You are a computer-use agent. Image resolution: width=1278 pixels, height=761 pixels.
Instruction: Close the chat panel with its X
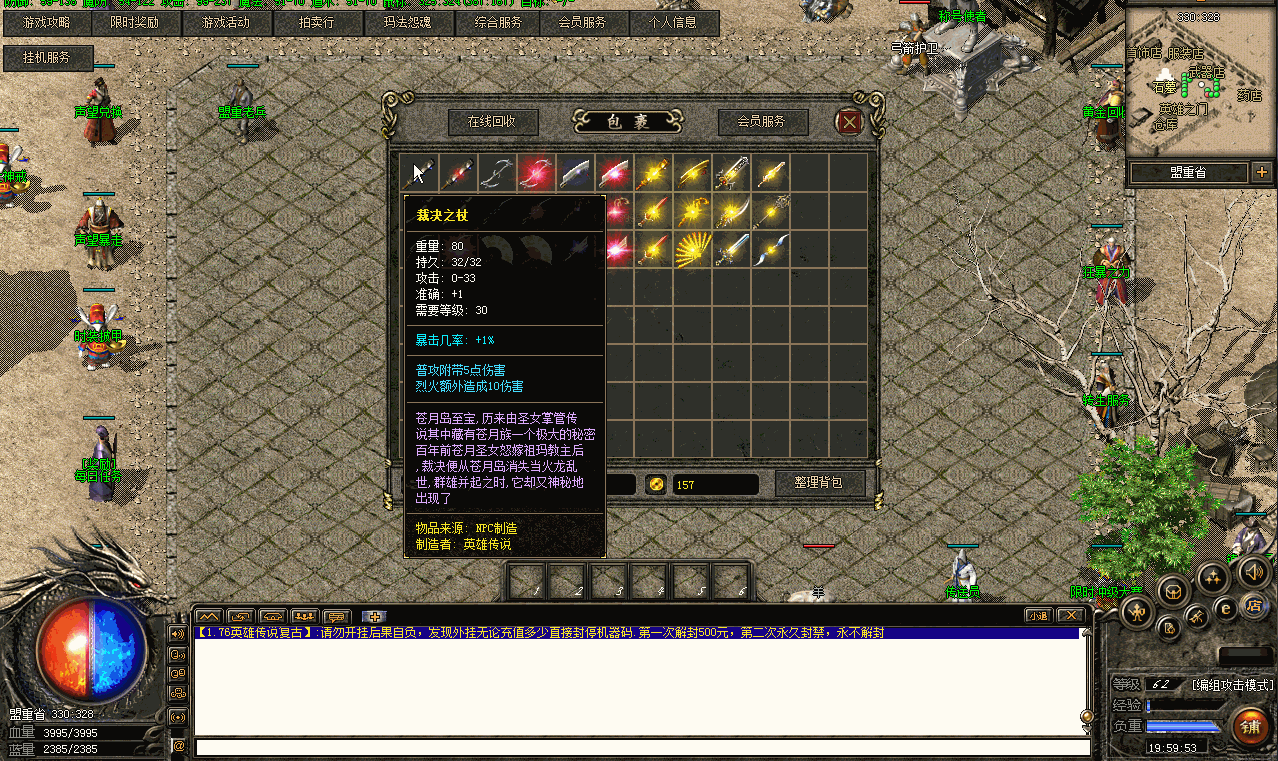(1069, 616)
